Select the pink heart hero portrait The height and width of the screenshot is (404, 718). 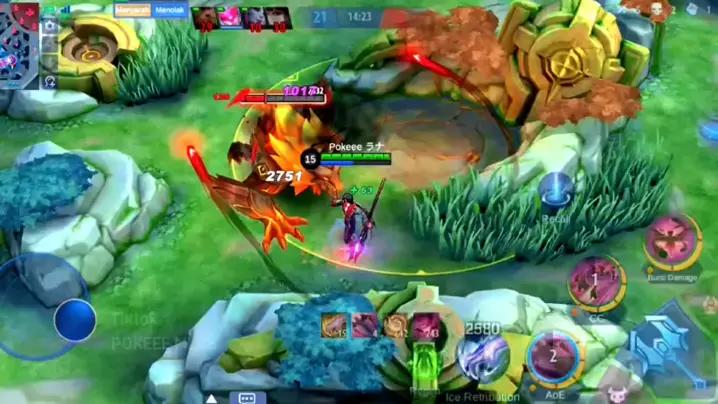228,16
